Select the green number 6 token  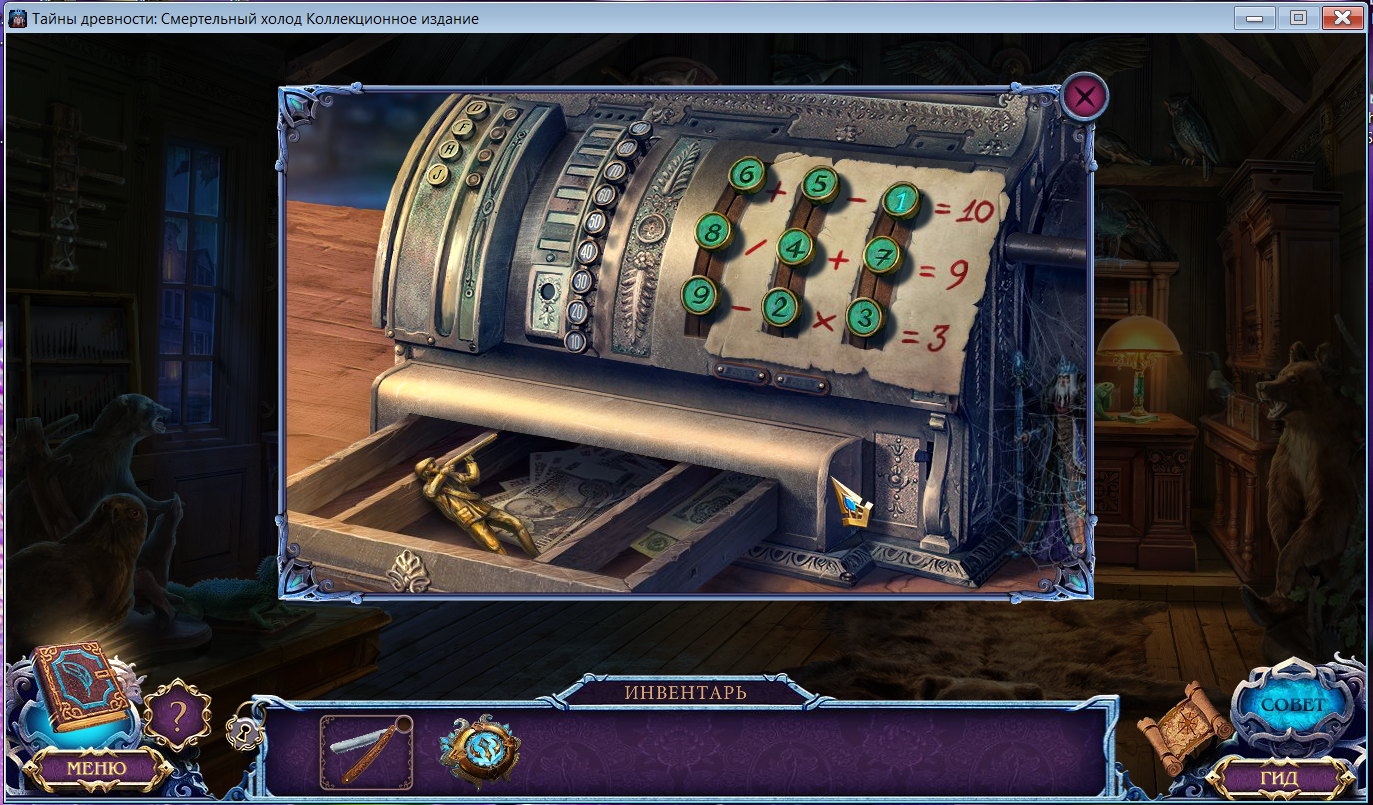(746, 175)
